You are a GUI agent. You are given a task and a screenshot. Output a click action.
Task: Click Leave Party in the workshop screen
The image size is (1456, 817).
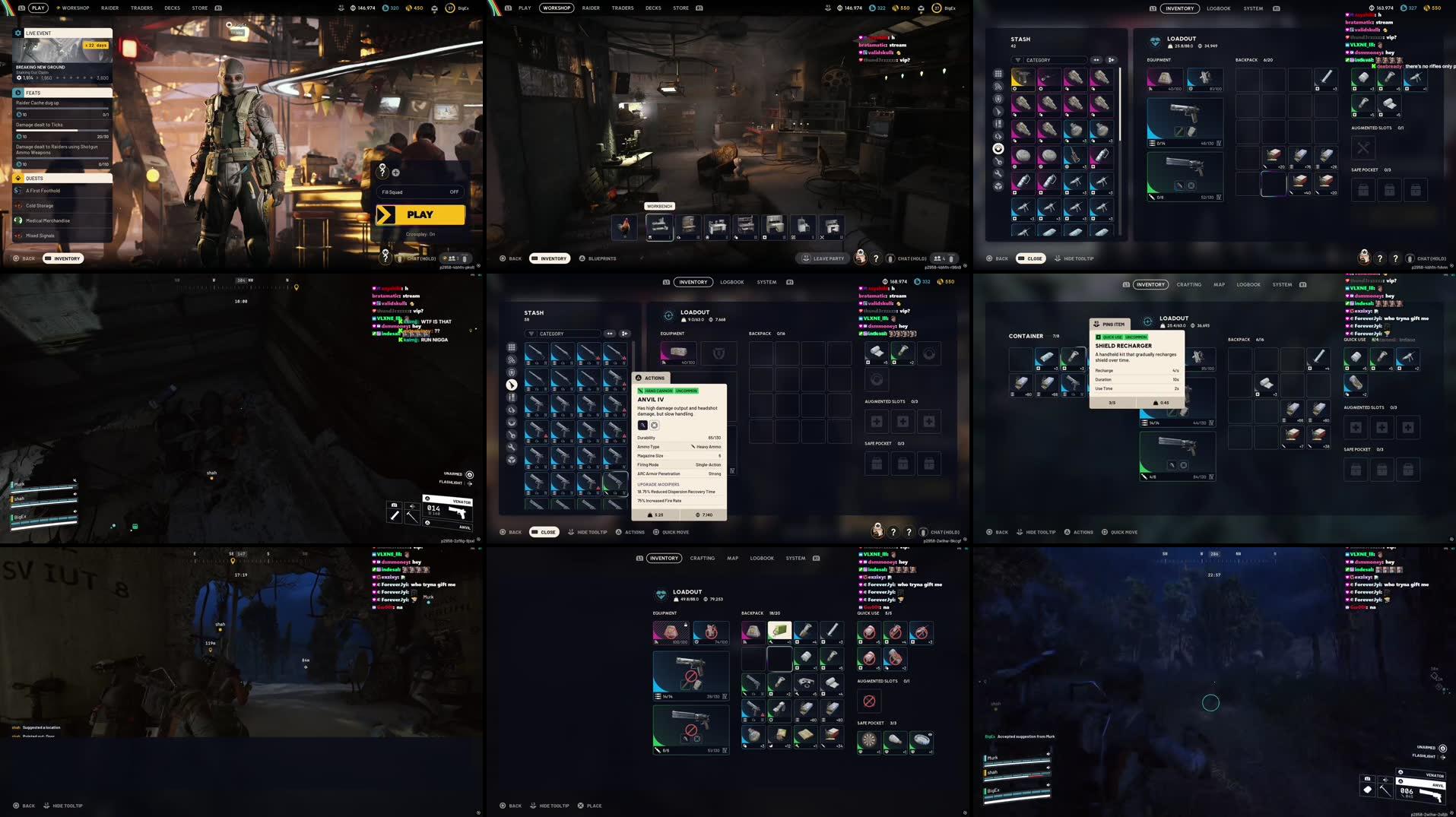[823, 258]
